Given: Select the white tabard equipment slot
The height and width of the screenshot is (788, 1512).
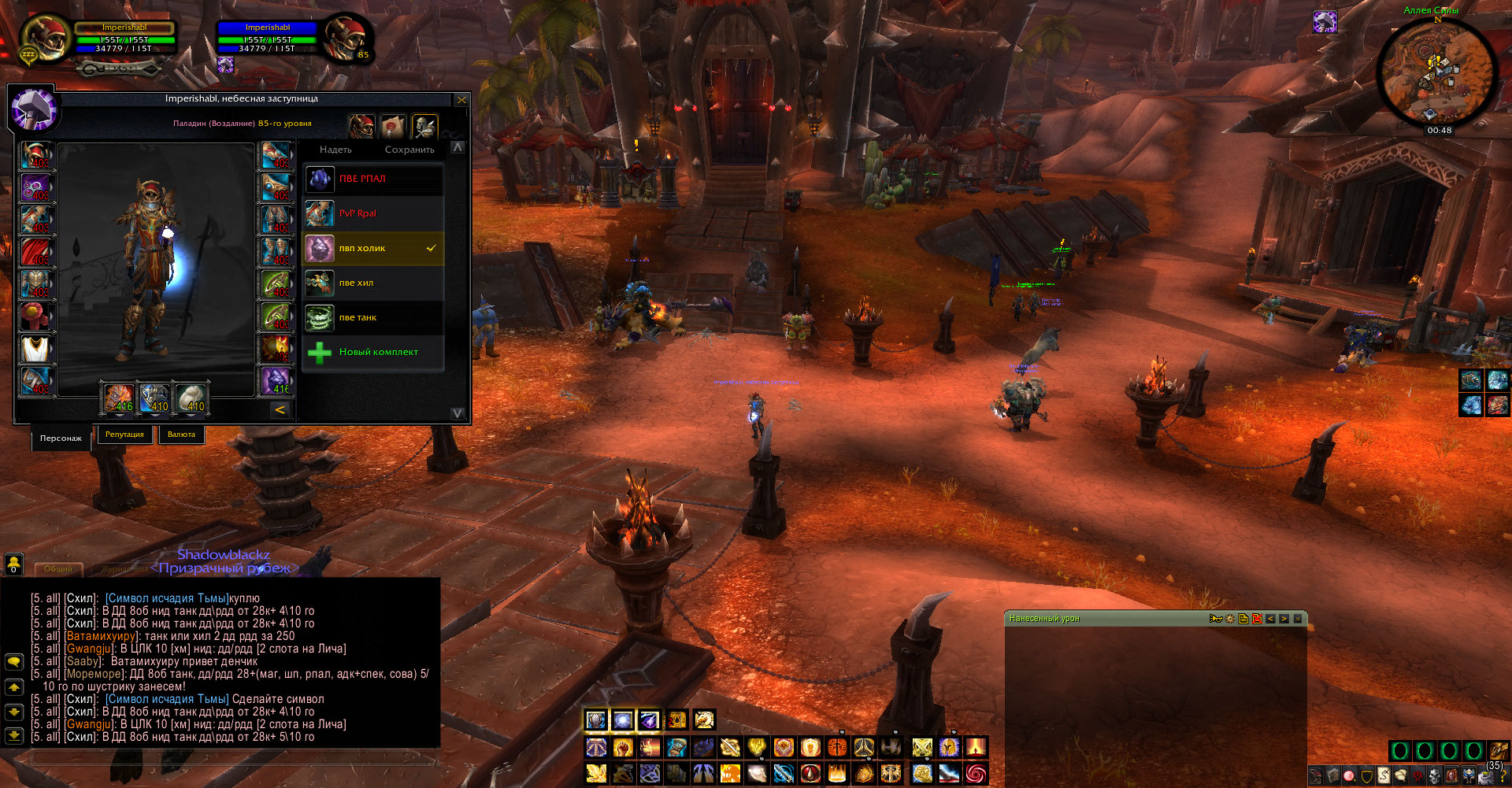Looking at the screenshot, I should pos(35,349).
